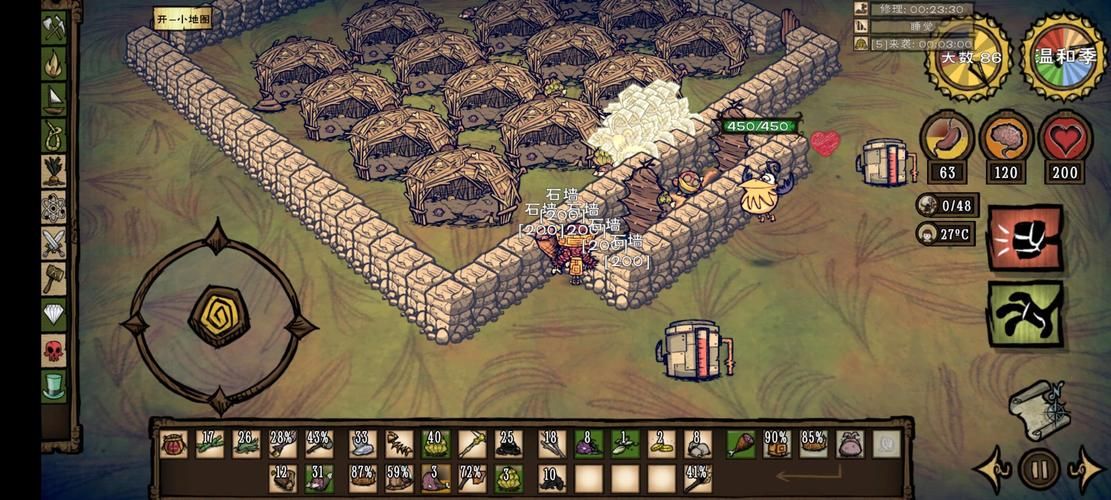This screenshot has height=500, width=1111.
Task: Select the meat drumstick equipped slot
Action: pos(741,444)
